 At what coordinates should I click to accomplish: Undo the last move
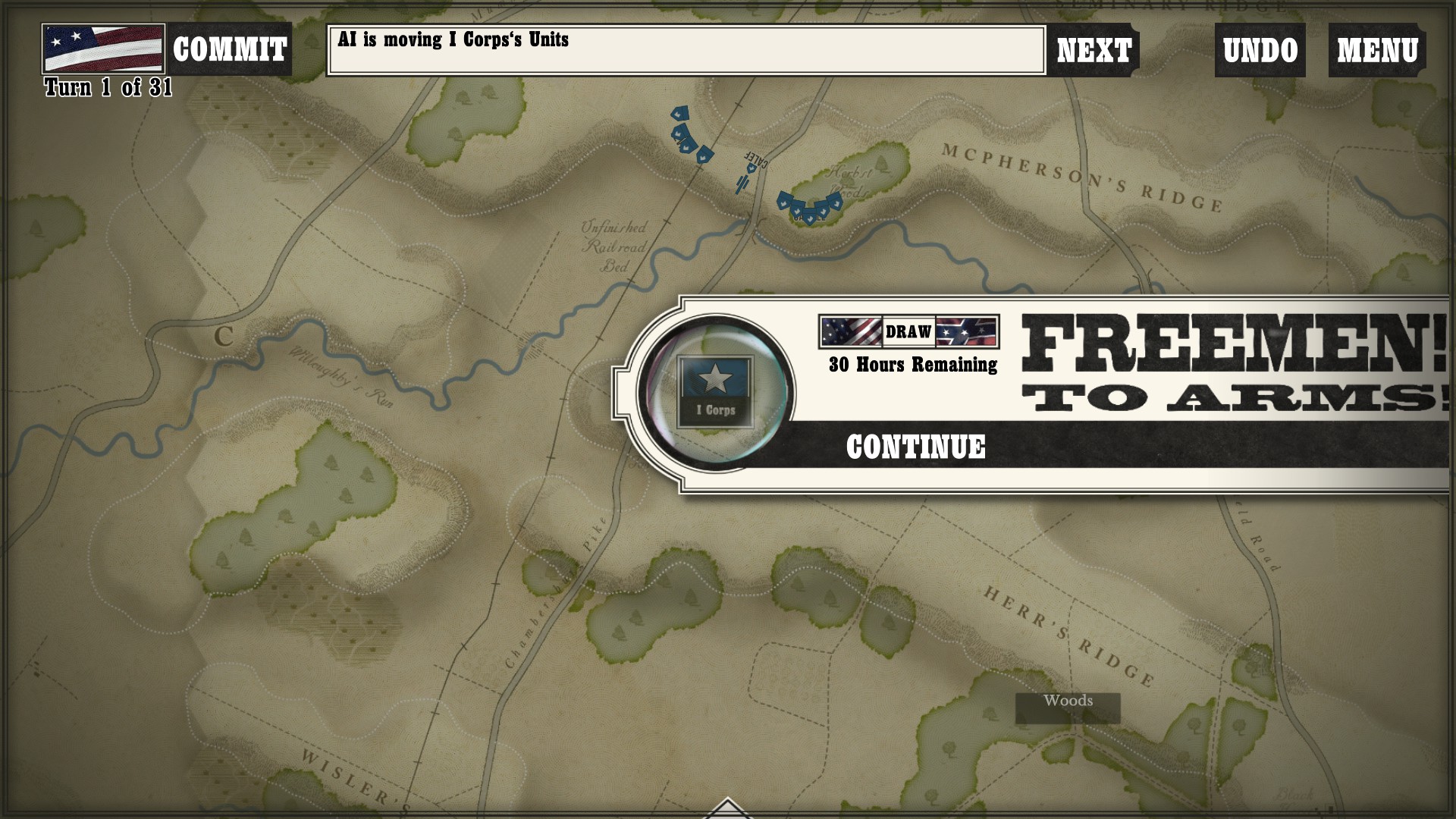pyautogui.click(x=1260, y=51)
